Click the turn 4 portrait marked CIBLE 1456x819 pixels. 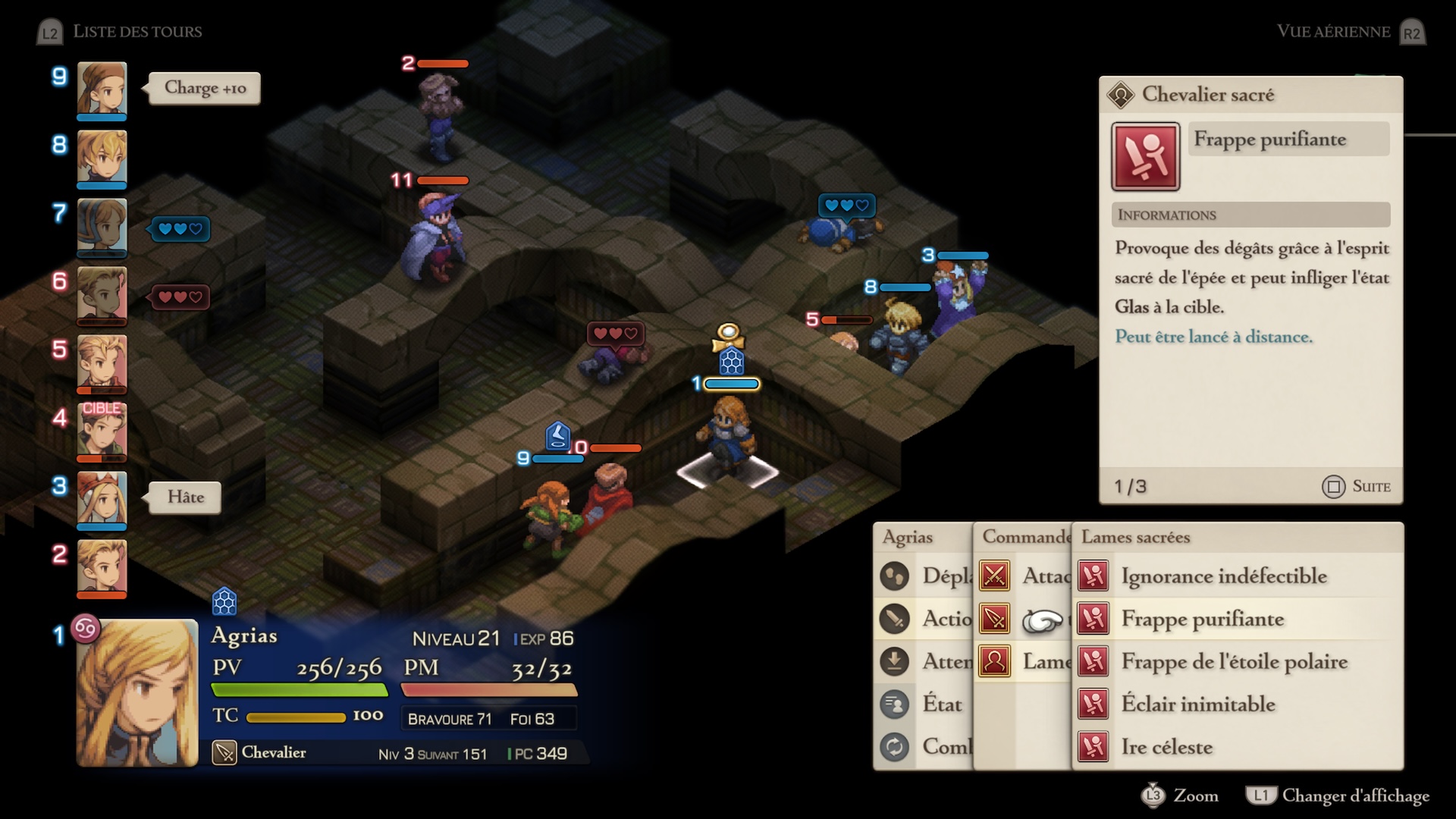click(x=102, y=430)
